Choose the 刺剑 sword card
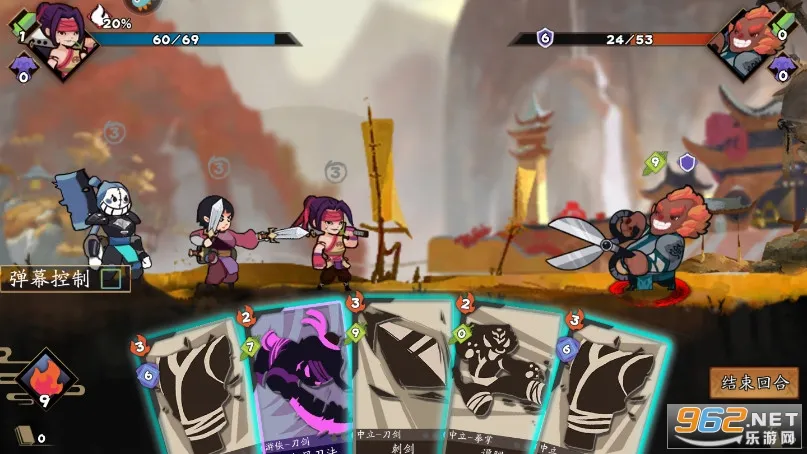Image resolution: width=807 pixels, height=454 pixels. 405,380
